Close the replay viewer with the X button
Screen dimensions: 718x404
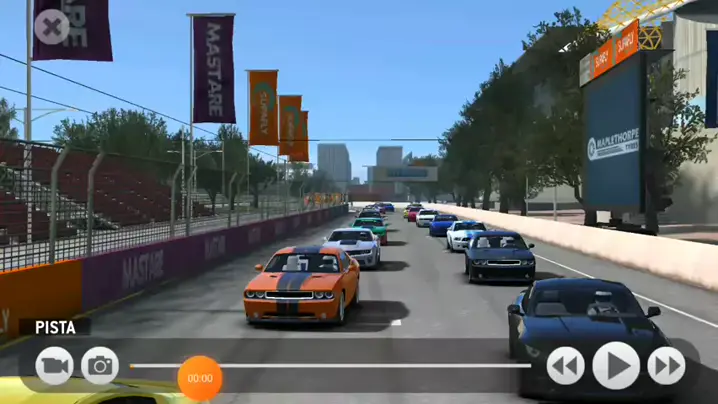coord(51,26)
